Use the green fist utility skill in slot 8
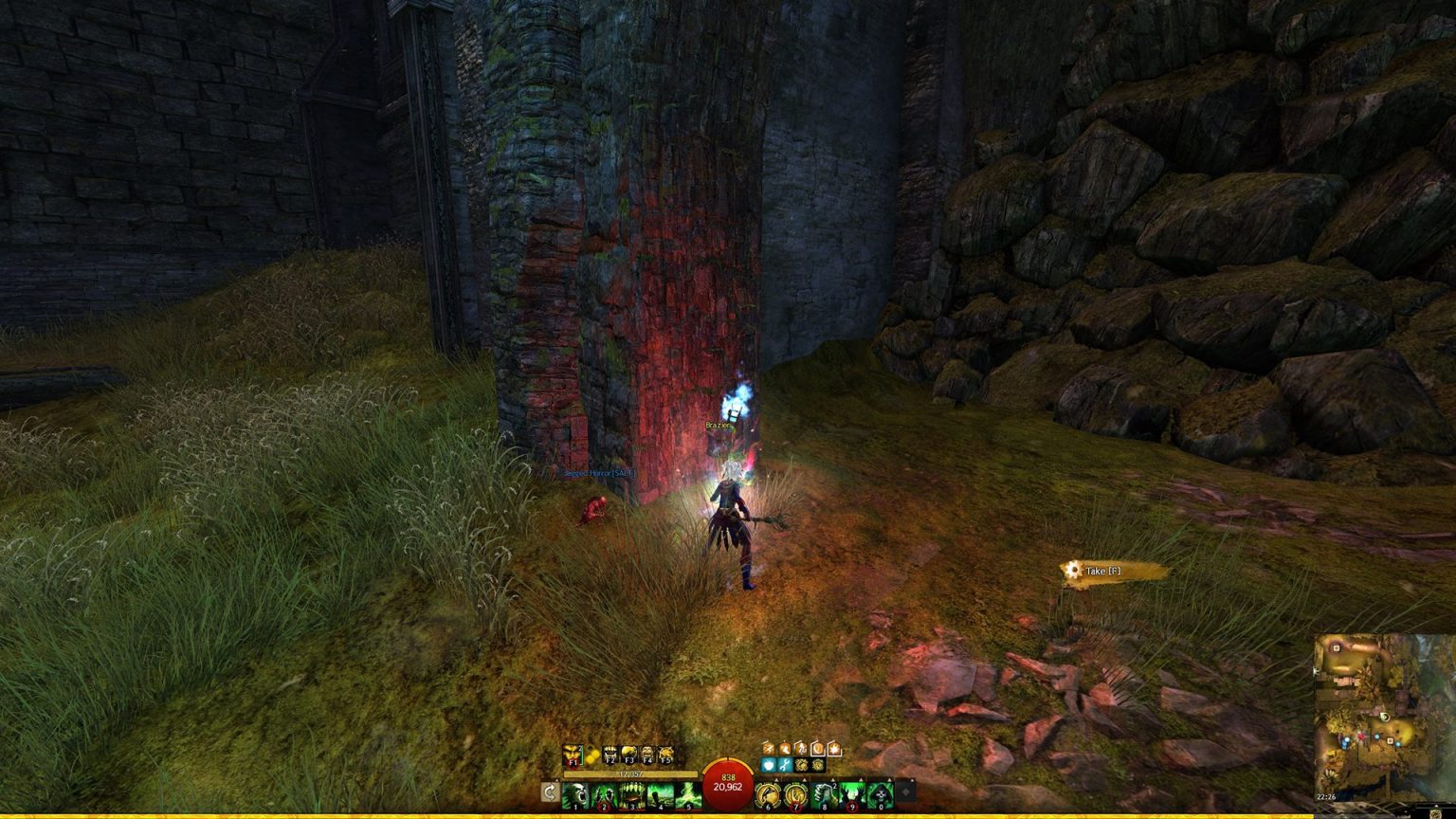 point(825,795)
